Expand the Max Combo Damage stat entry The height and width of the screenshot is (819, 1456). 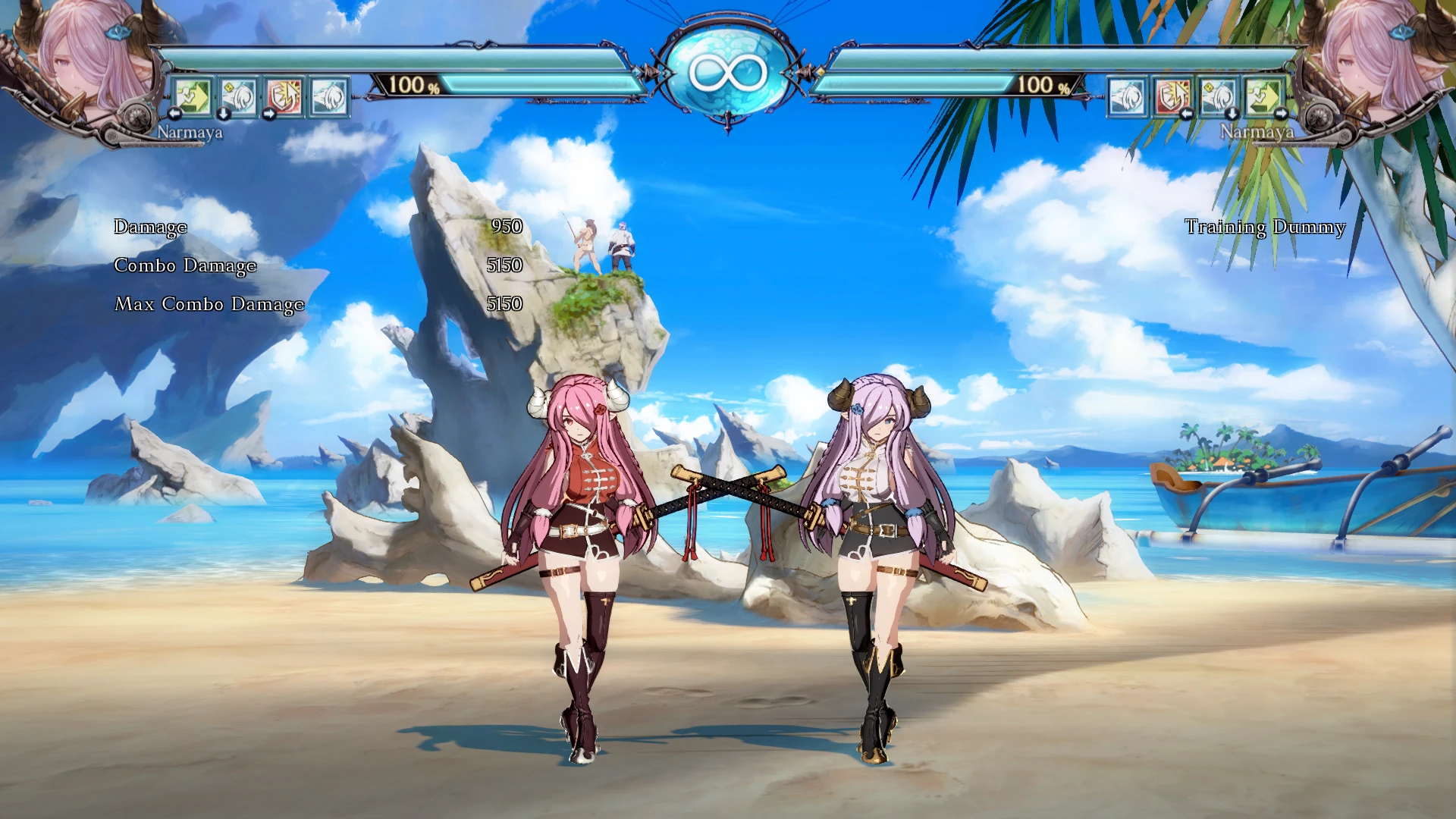tap(208, 305)
